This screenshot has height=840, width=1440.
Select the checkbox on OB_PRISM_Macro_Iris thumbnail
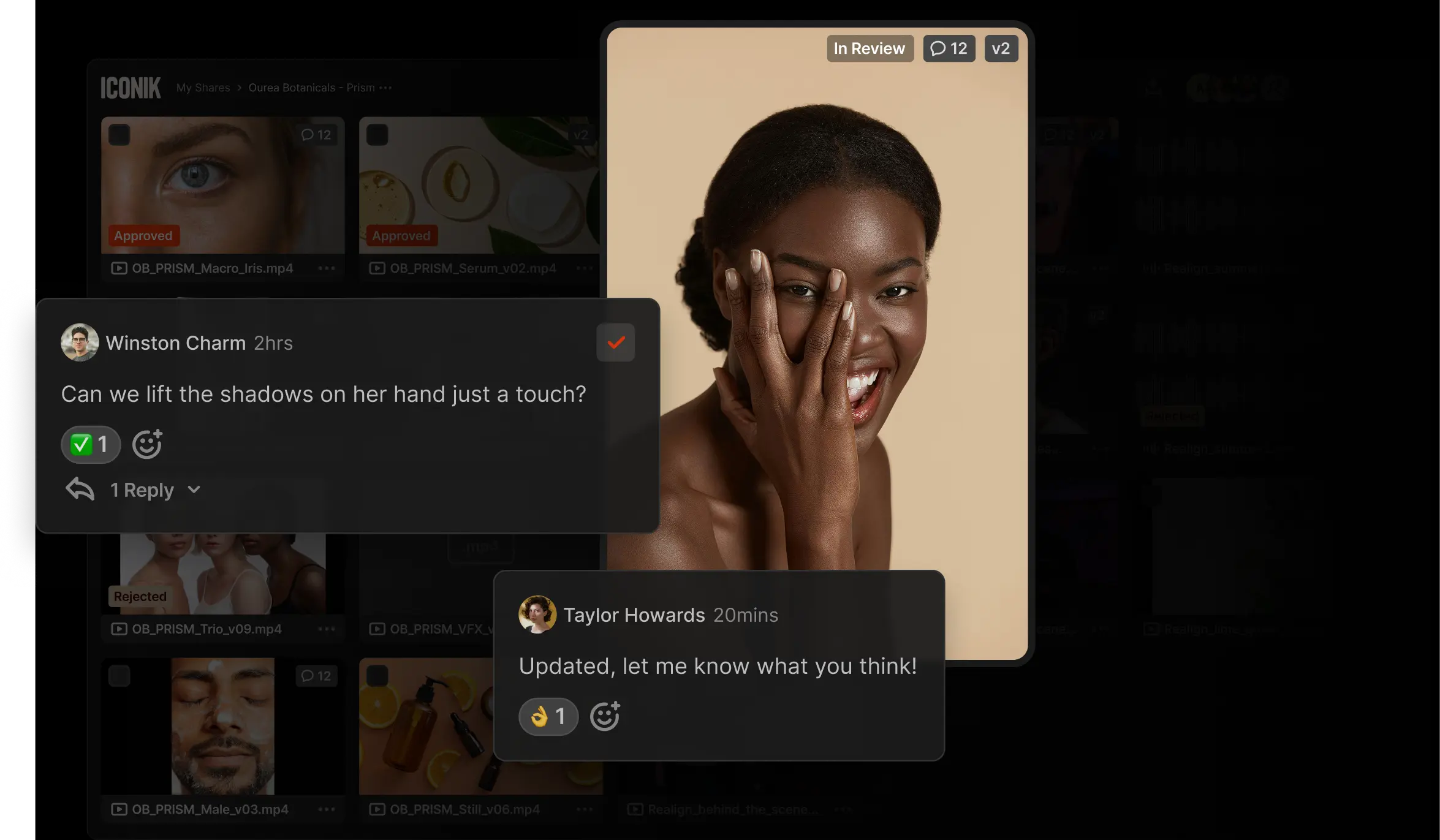click(x=119, y=133)
